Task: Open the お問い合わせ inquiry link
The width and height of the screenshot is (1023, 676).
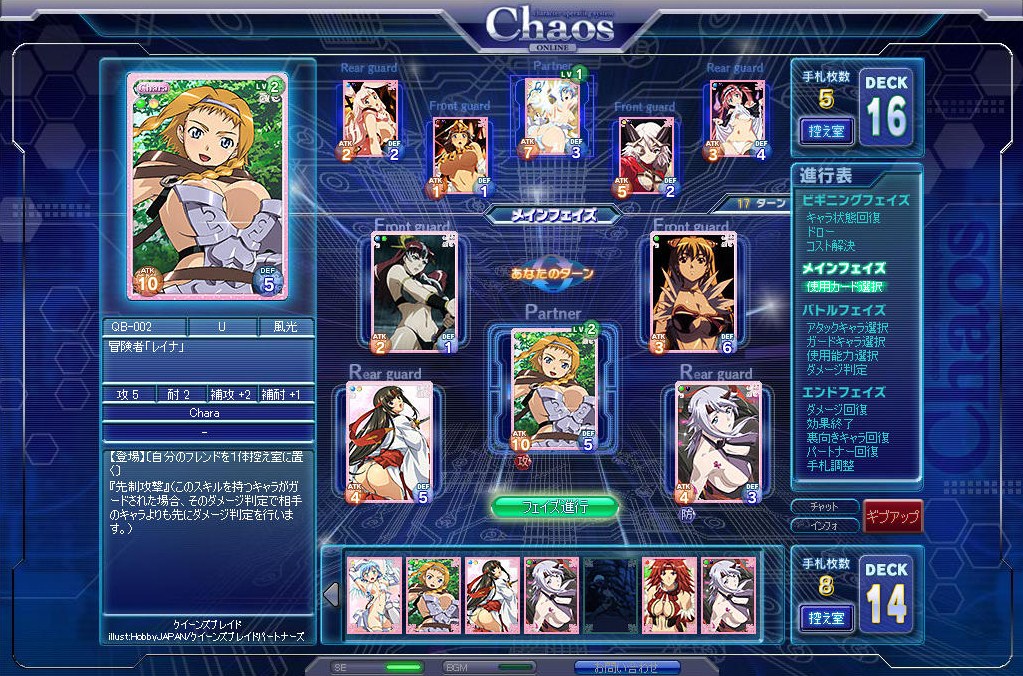Action: click(x=627, y=667)
